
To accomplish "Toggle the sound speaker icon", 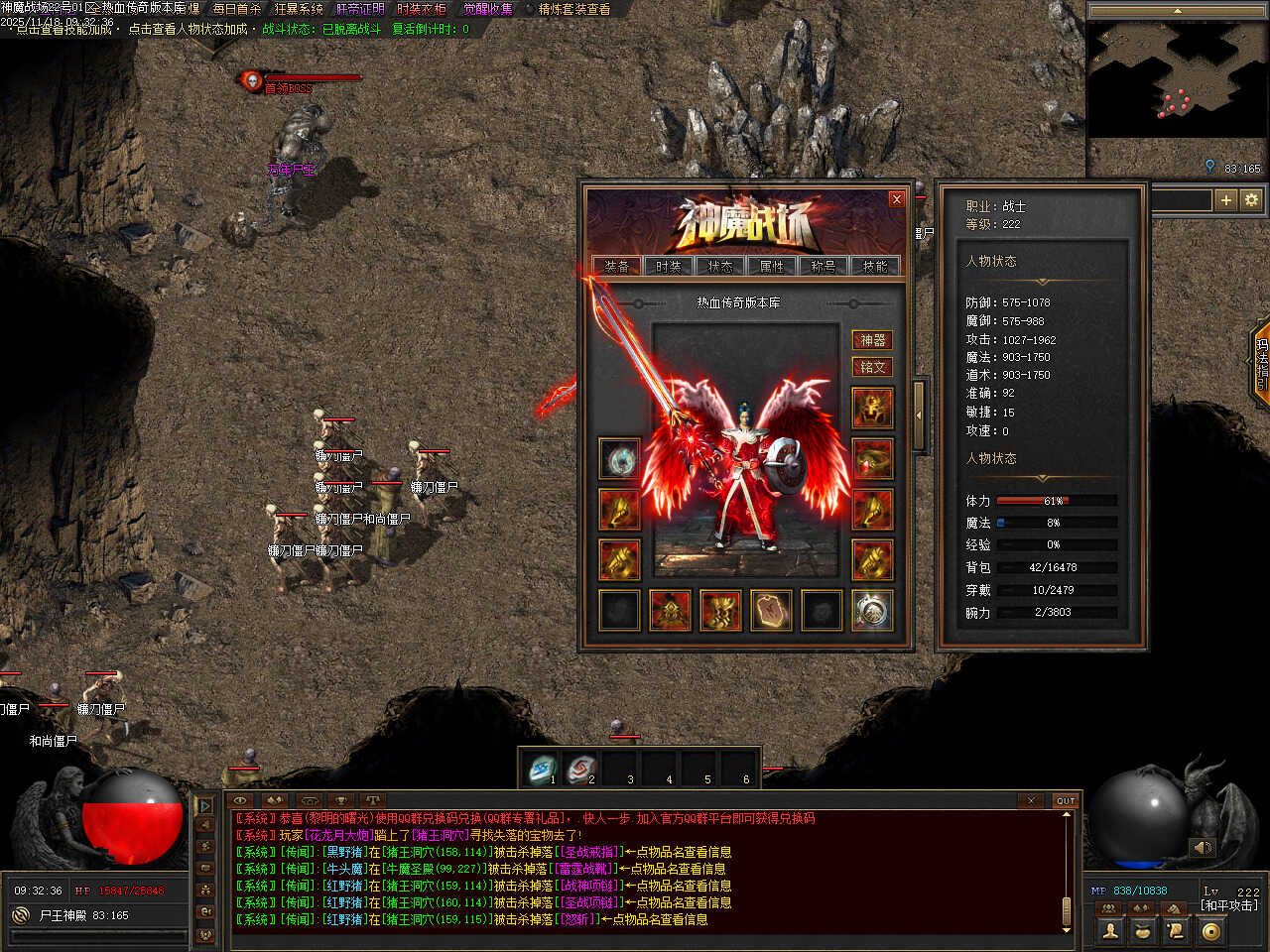I will tap(1203, 847).
